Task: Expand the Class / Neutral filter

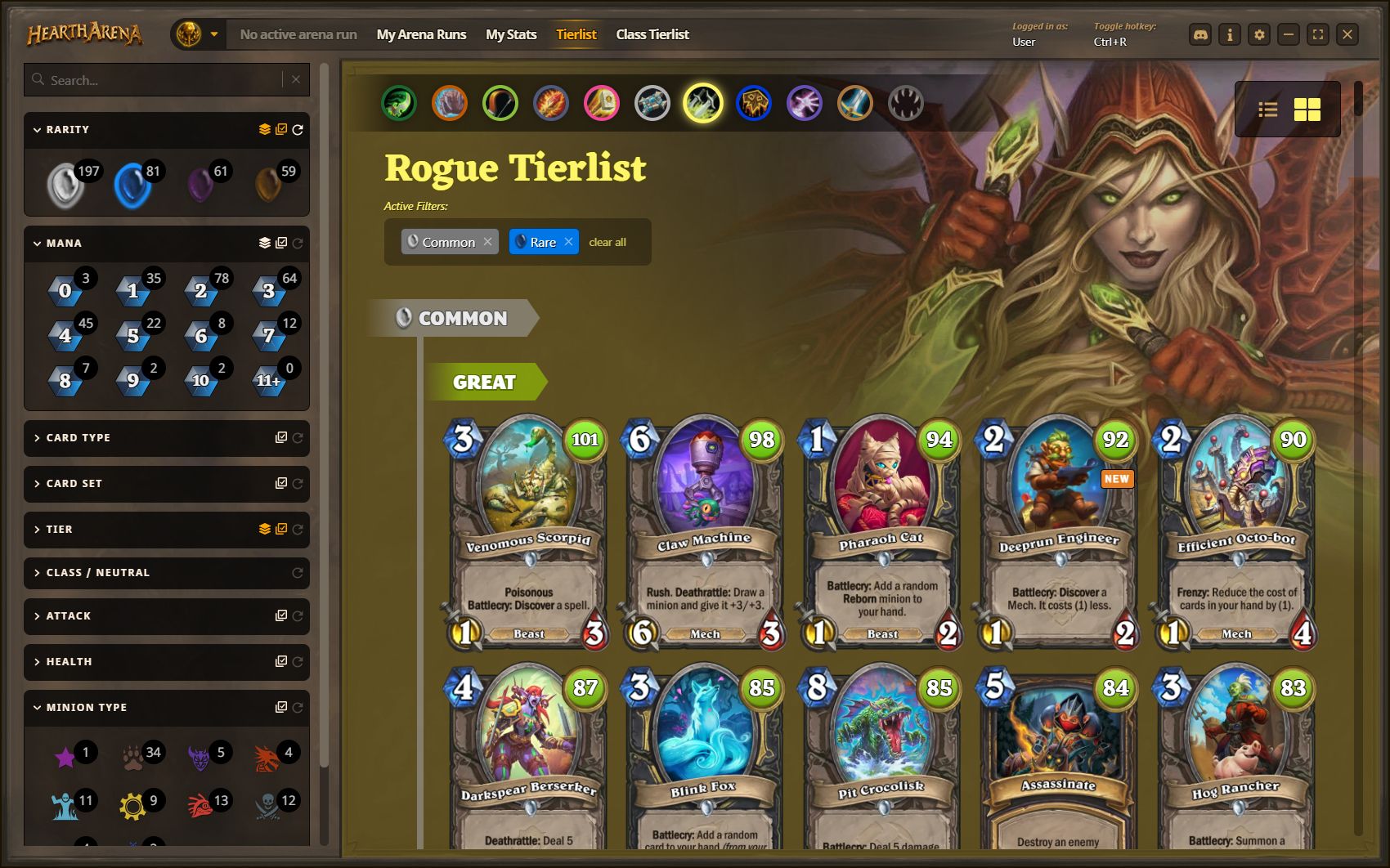Action: pos(98,573)
